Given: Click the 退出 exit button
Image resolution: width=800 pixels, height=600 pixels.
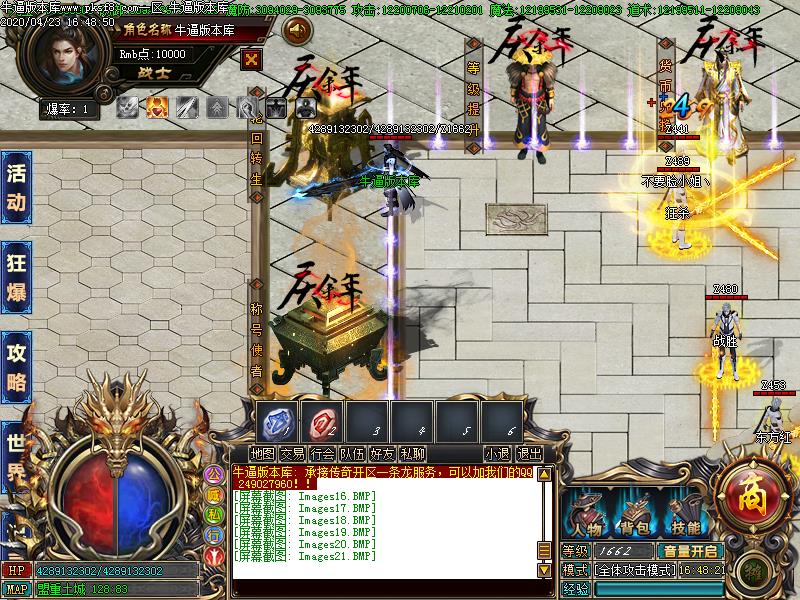Looking at the screenshot, I should pos(530,454).
